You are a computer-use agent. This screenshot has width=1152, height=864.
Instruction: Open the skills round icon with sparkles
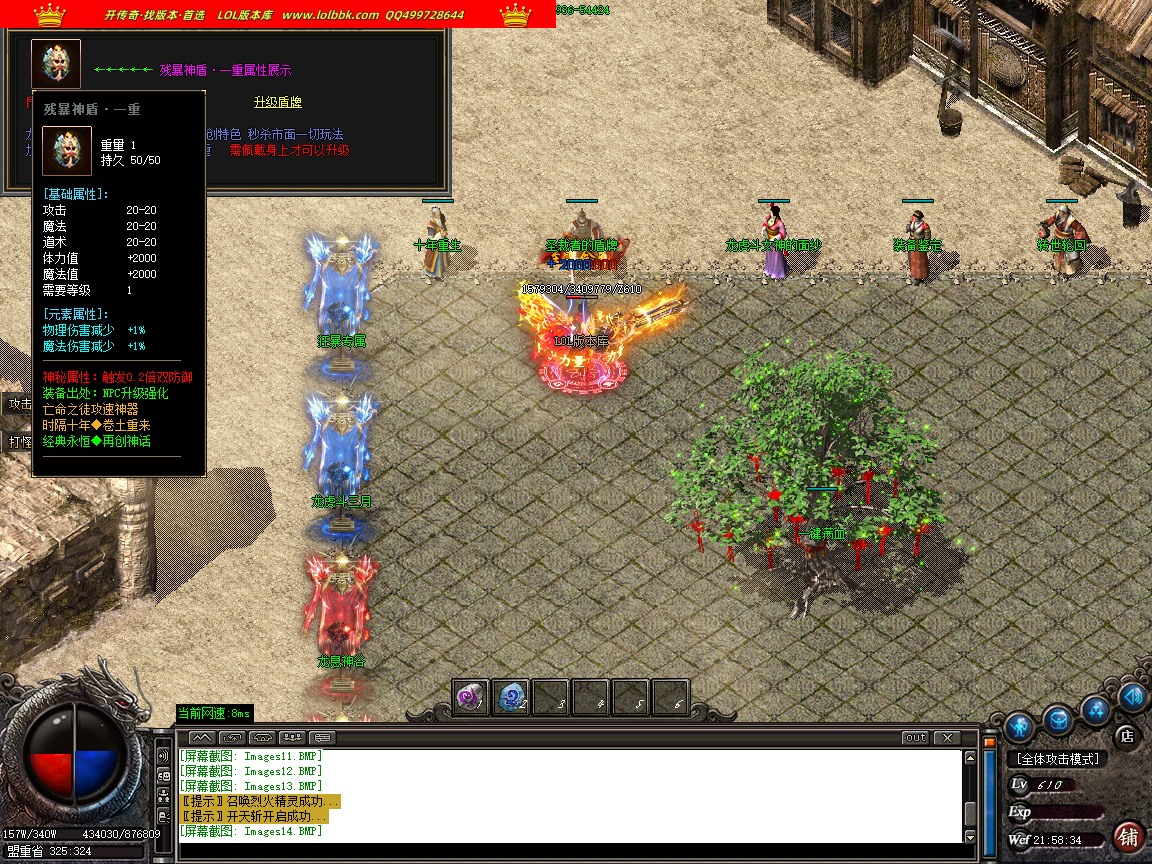1096,710
